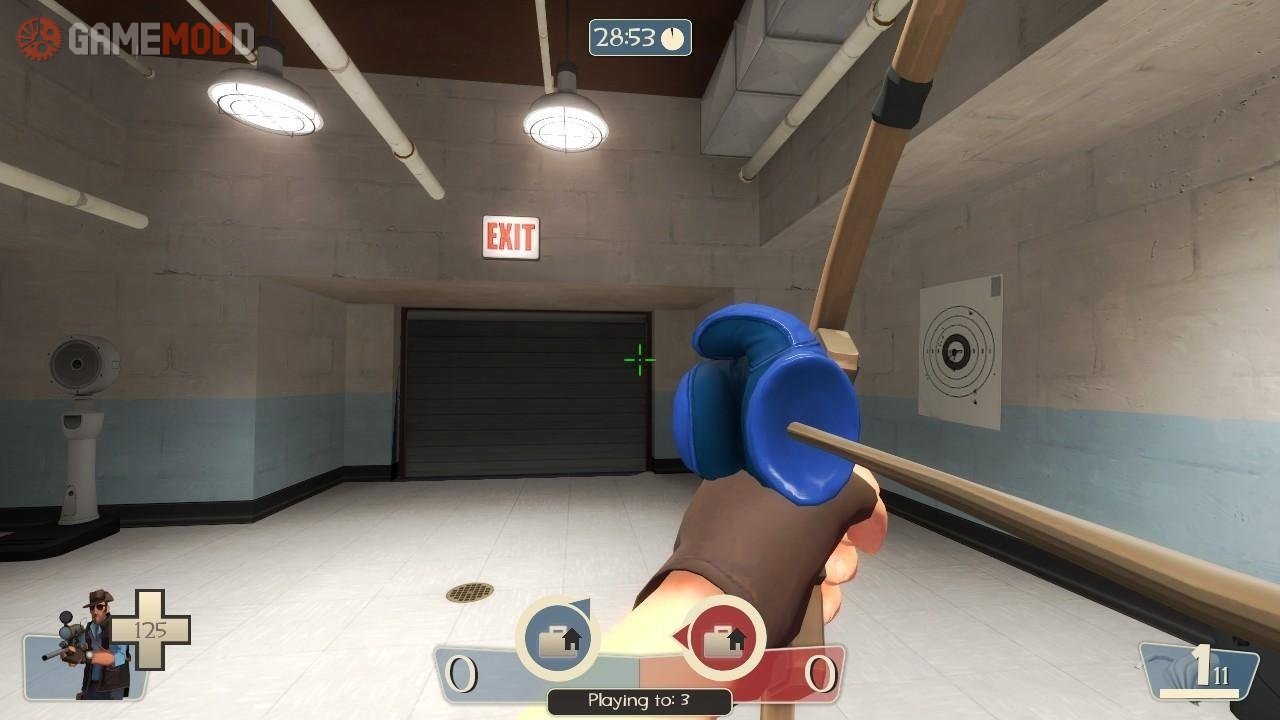Click the blue team intelligence briefcase icon

557,639
